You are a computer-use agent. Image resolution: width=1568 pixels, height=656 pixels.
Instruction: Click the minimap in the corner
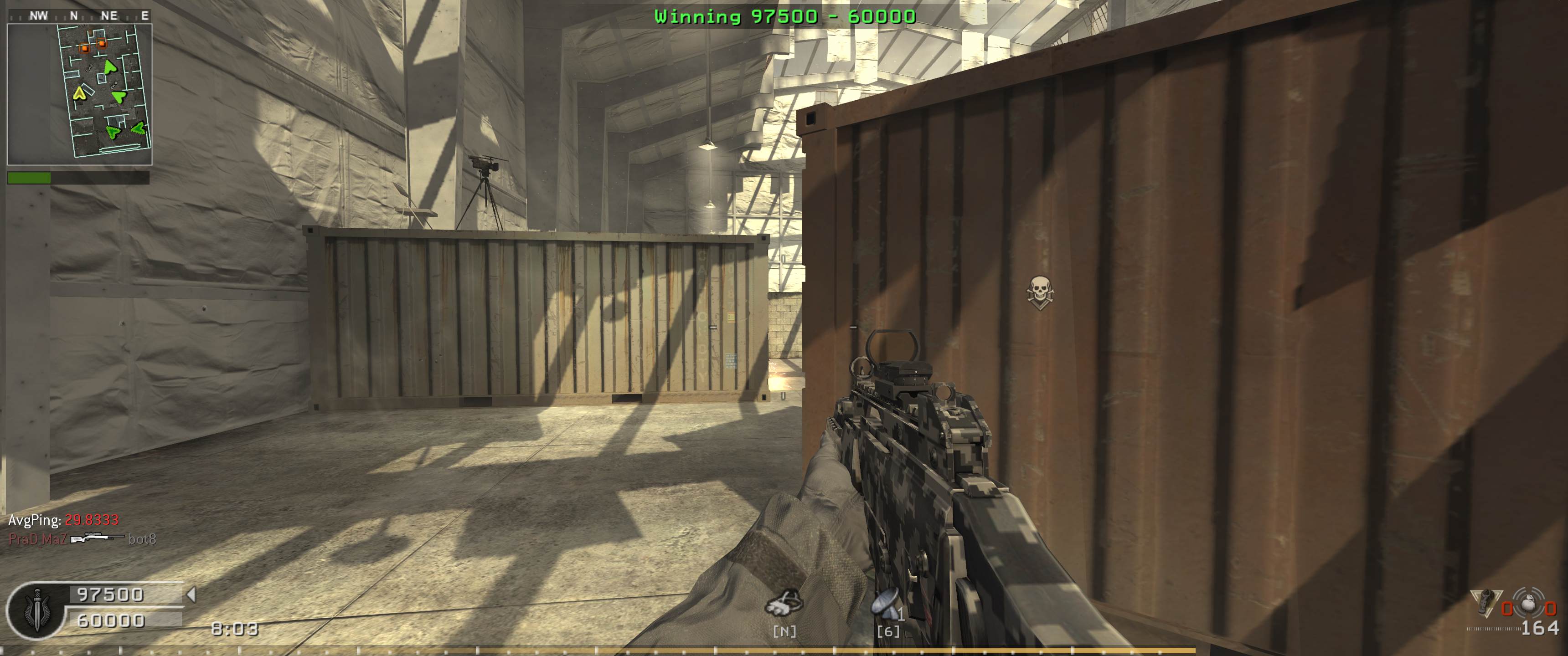79,94
